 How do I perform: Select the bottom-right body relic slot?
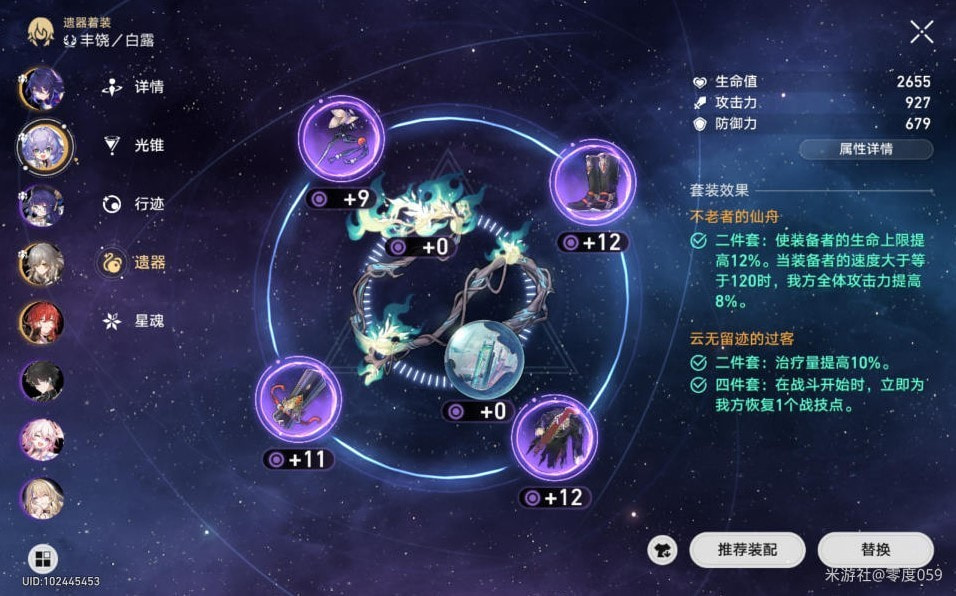554,436
